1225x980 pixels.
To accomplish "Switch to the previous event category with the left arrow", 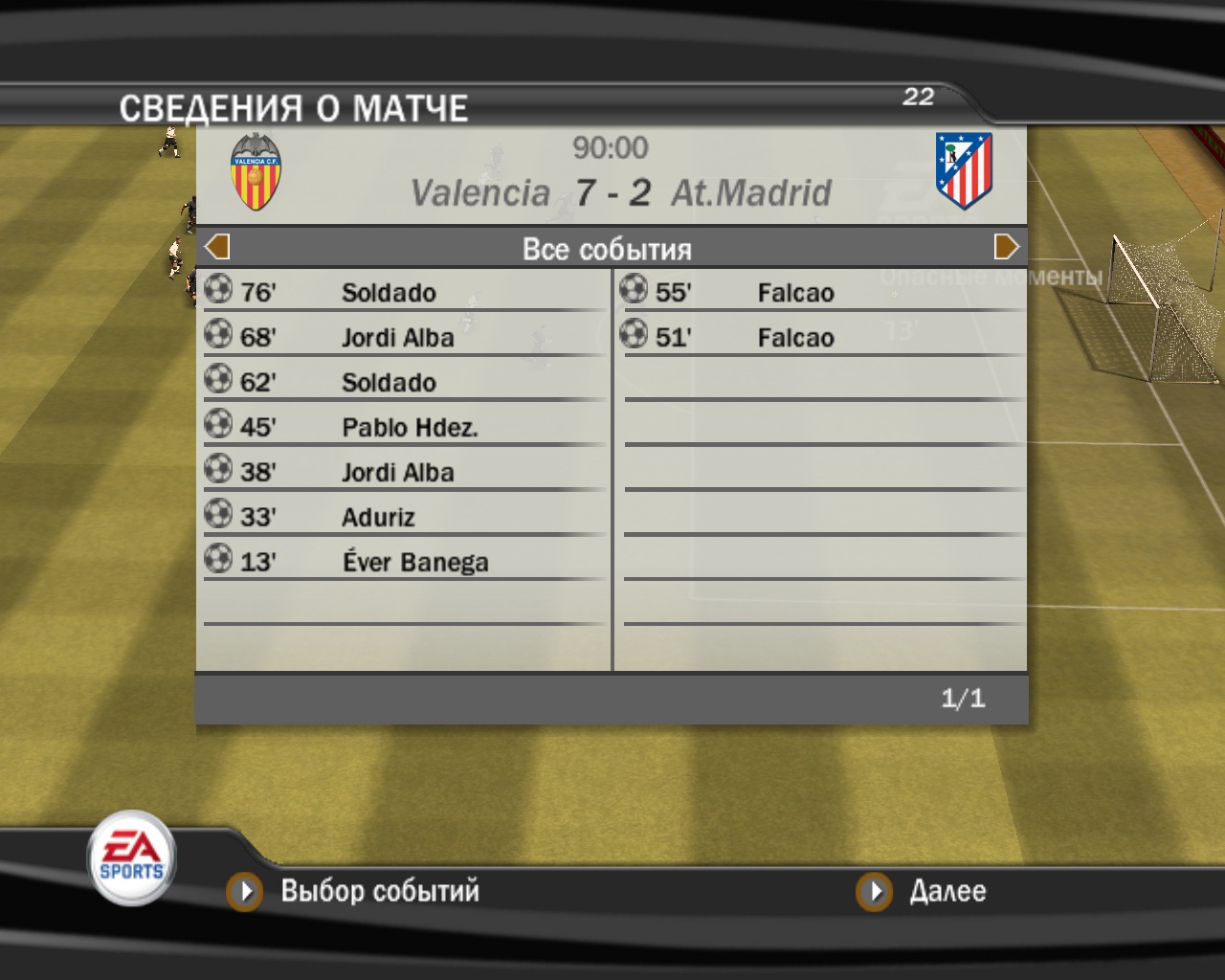I will click(x=217, y=247).
